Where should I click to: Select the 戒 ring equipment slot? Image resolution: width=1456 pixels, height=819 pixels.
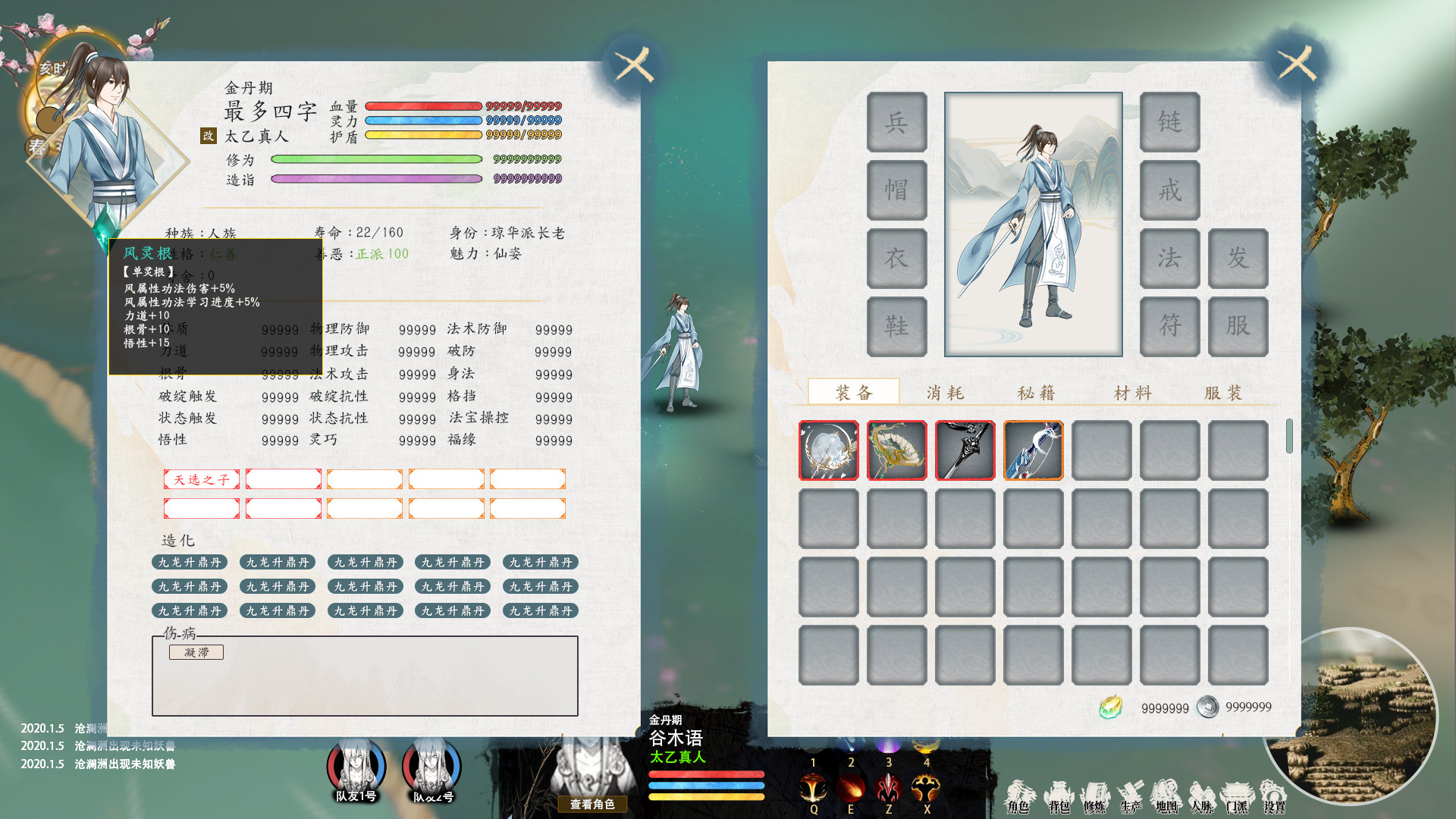pyautogui.click(x=1169, y=190)
